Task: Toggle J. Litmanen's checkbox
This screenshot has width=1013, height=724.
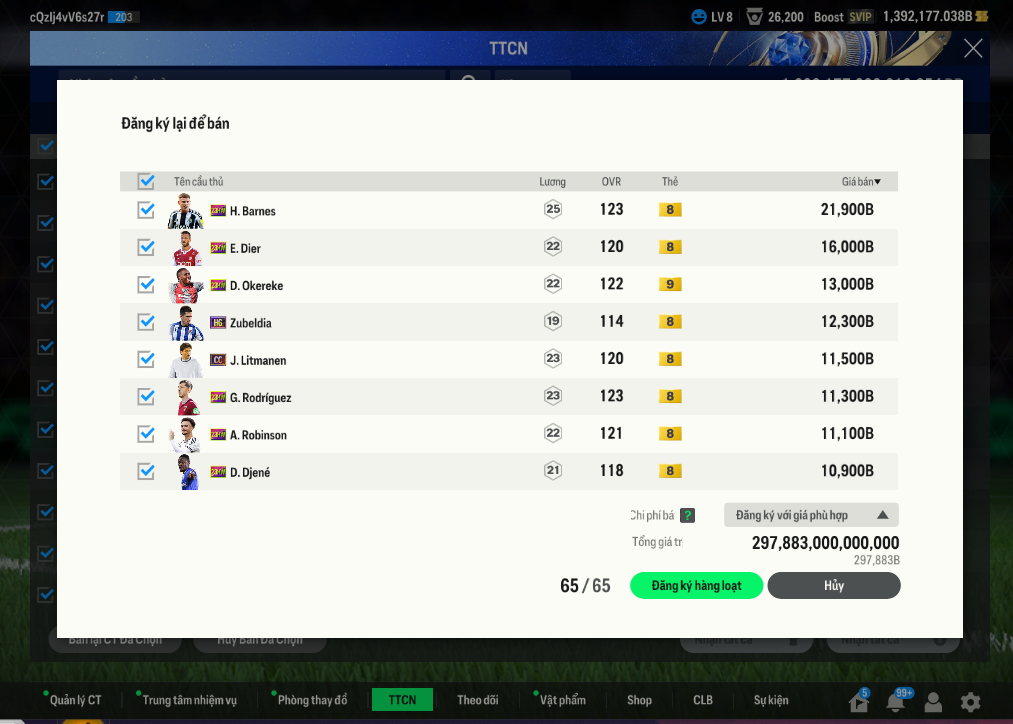Action: [x=146, y=359]
